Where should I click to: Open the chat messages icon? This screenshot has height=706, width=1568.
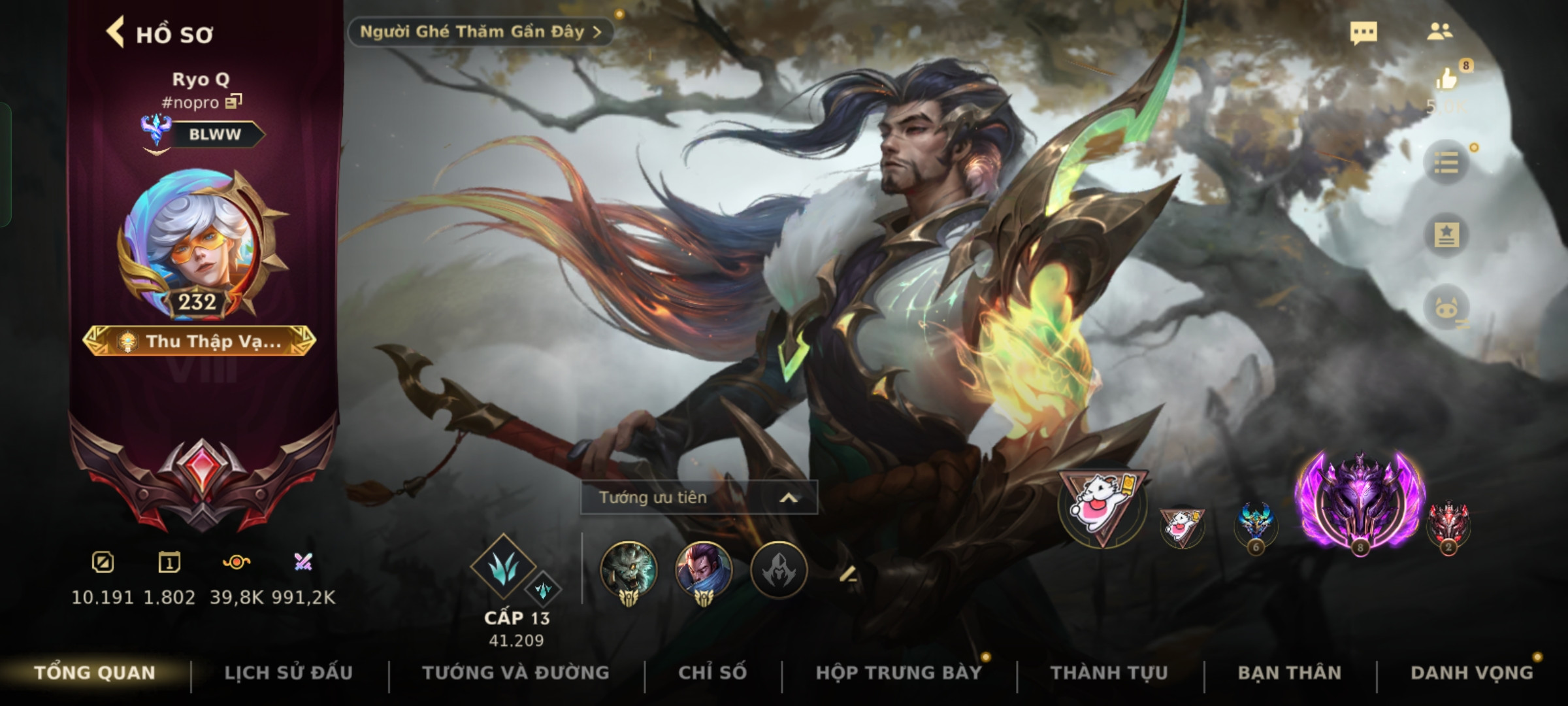1363,33
